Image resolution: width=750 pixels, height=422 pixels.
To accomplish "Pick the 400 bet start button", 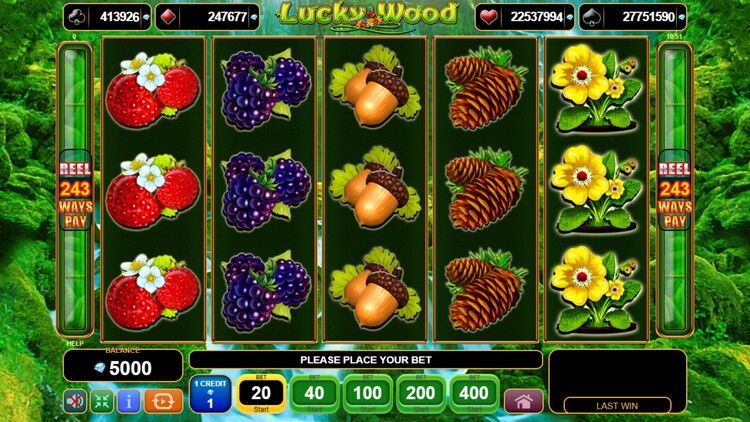I will pyautogui.click(x=474, y=394).
